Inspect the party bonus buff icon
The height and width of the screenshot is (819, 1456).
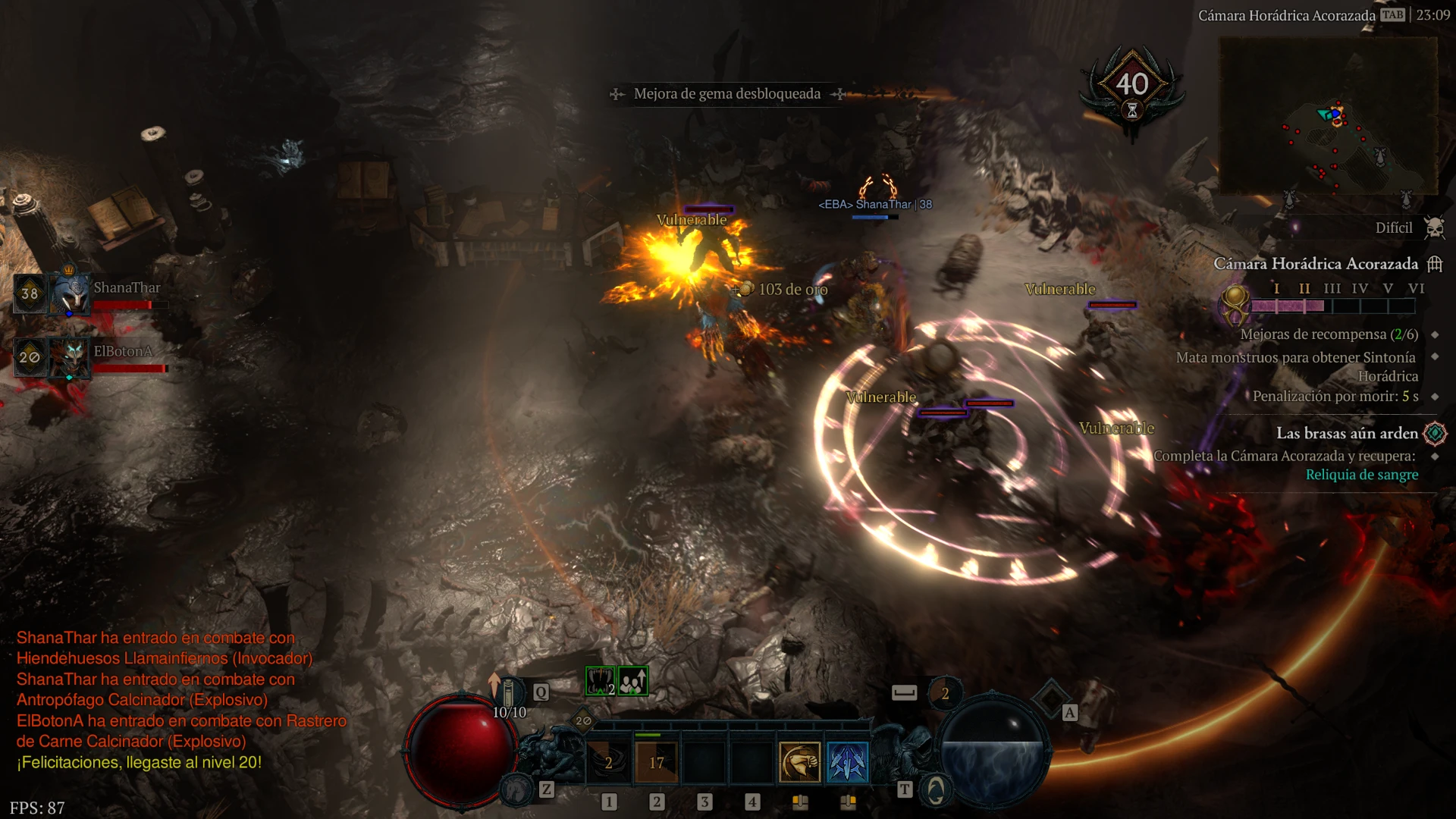633,681
